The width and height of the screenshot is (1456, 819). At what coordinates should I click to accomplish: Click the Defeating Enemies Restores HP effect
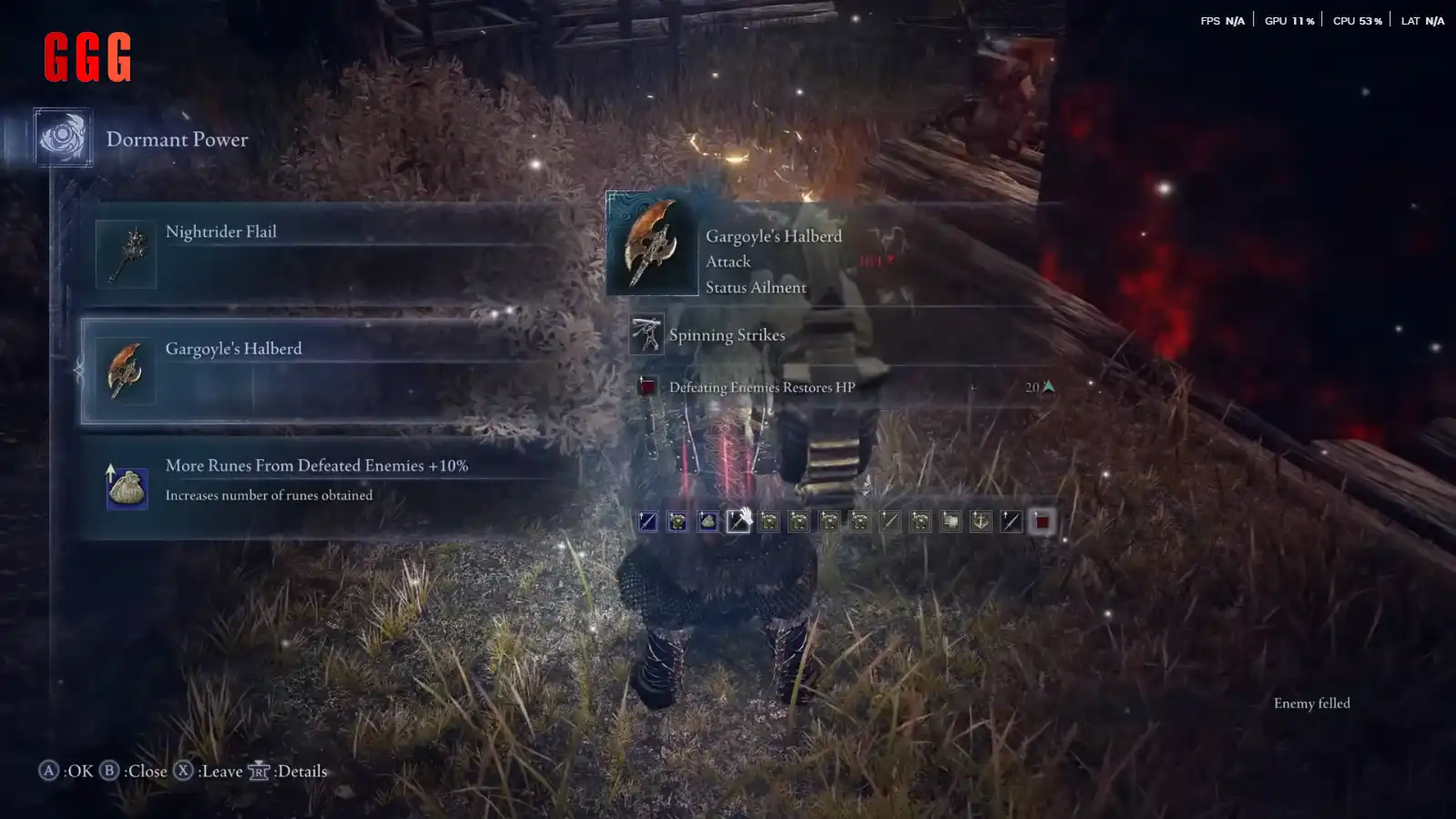click(x=761, y=387)
